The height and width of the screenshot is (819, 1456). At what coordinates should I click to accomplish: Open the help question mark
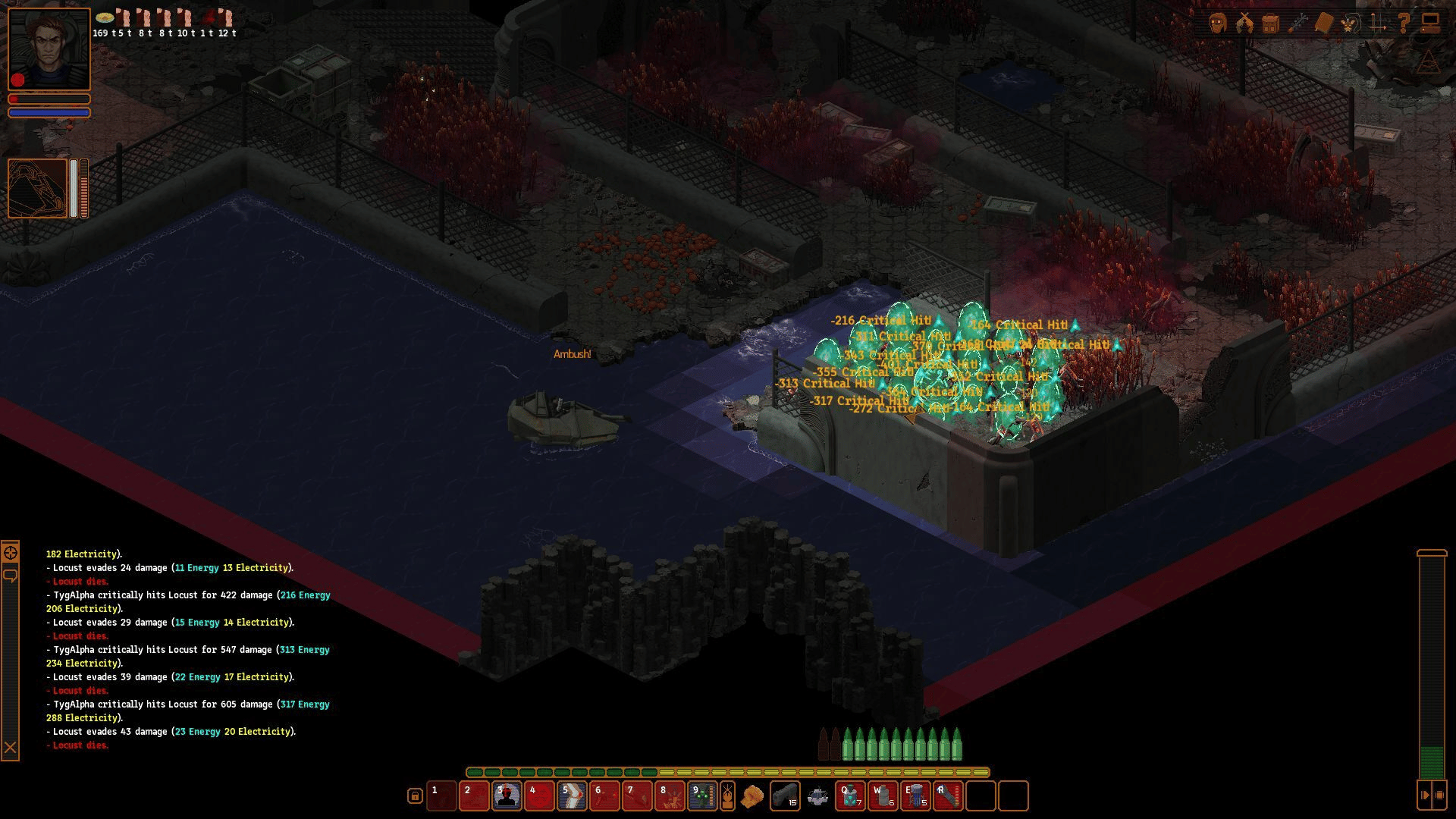click(1404, 24)
